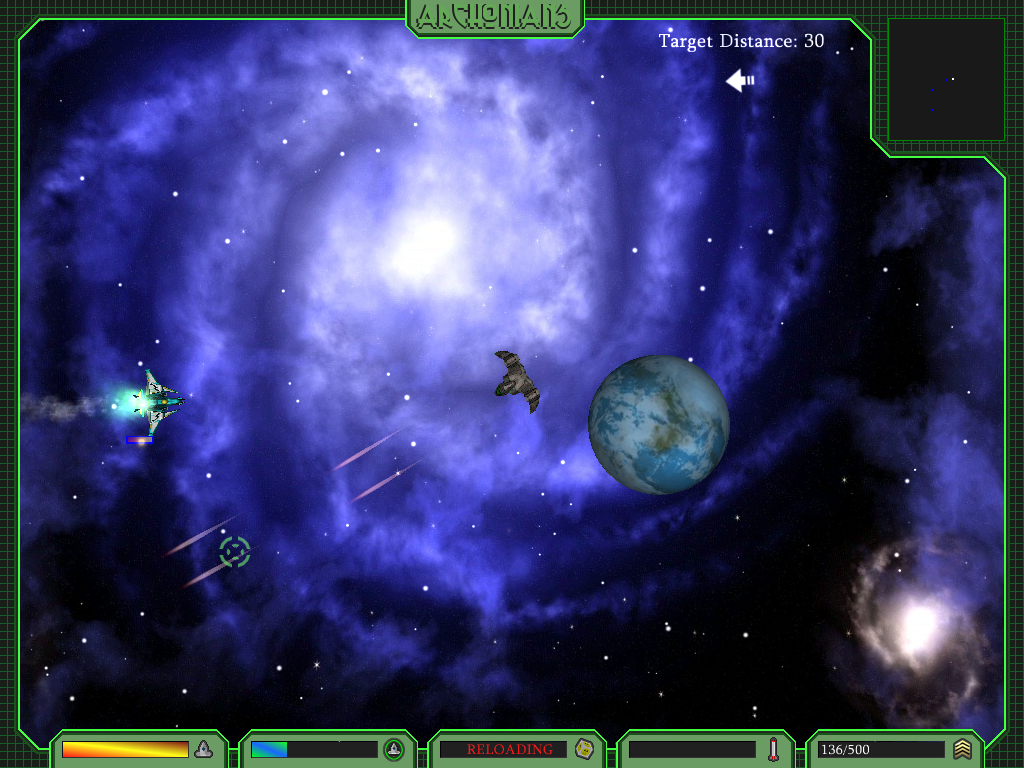Open the rank chevrons icon

click(x=962, y=749)
